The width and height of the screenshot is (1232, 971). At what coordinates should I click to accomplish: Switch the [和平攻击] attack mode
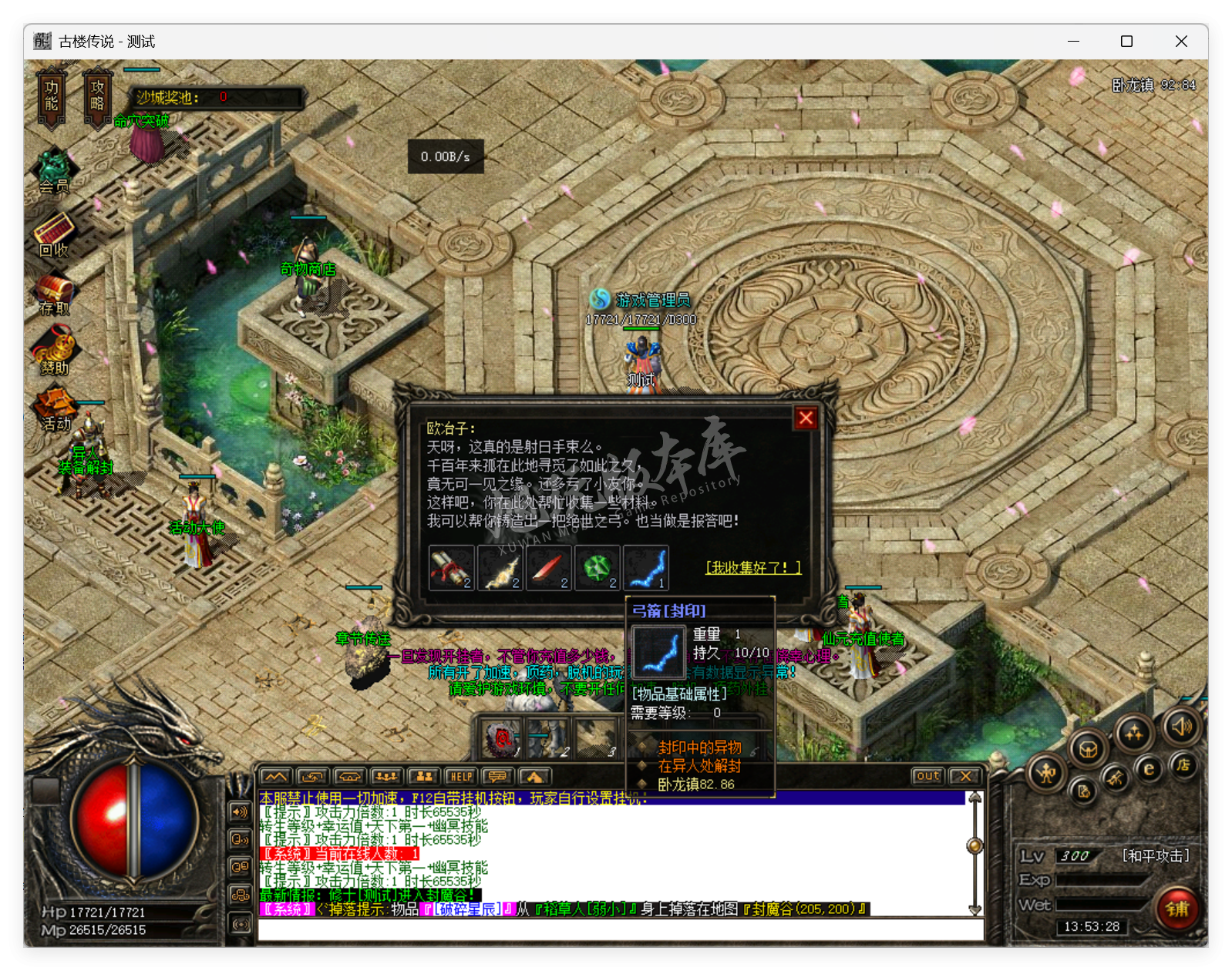pyautogui.click(x=1155, y=855)
